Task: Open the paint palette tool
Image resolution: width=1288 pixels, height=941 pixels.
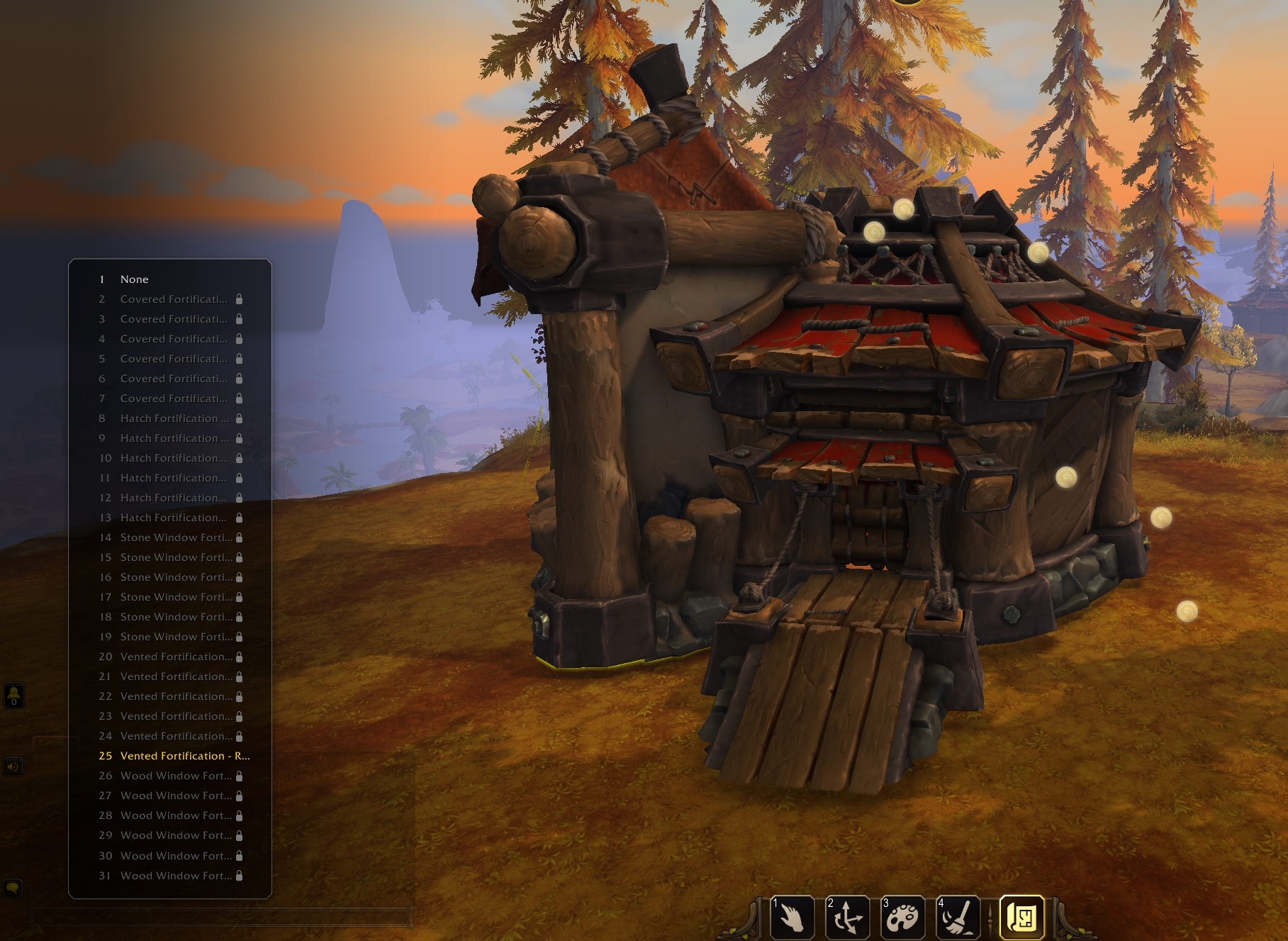Action: (902, 917)
